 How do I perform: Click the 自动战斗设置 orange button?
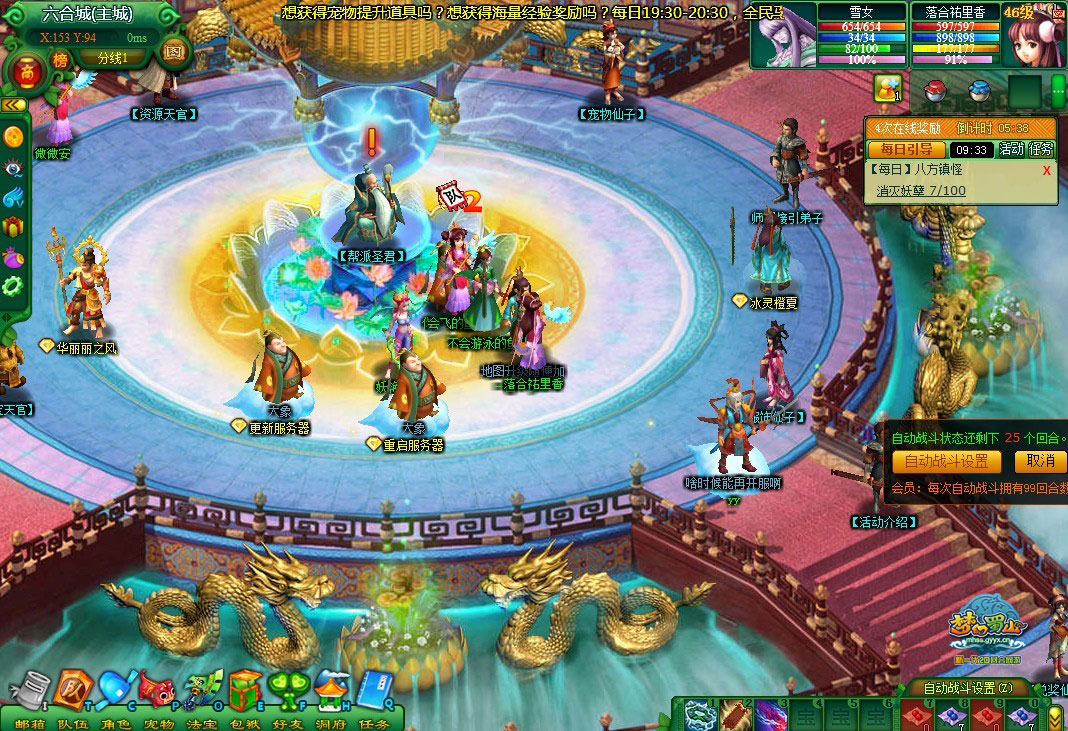[945, 461]
